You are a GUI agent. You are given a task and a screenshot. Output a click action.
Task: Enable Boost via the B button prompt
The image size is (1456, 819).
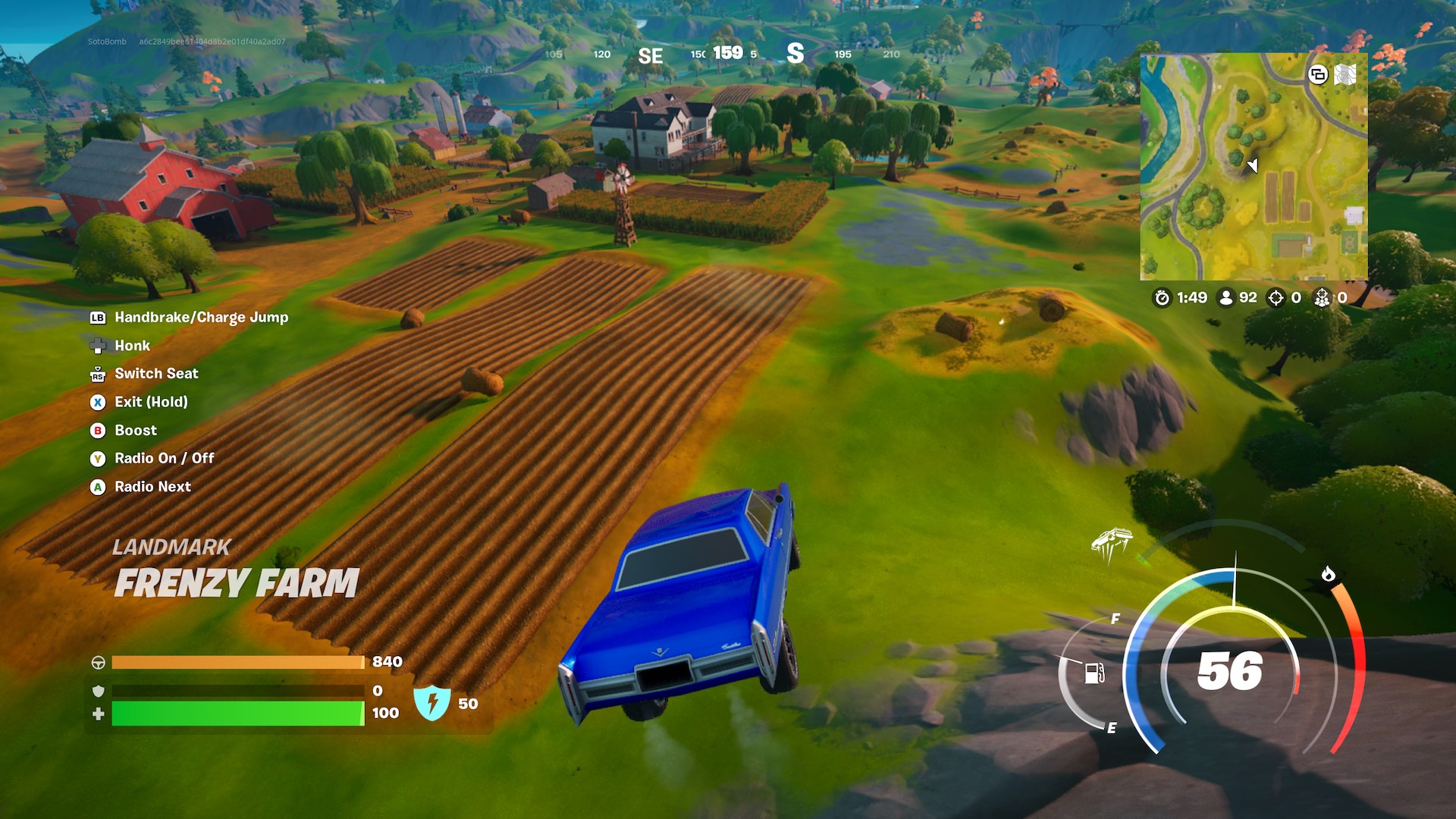pyautogui.click(x=97, y=430)
